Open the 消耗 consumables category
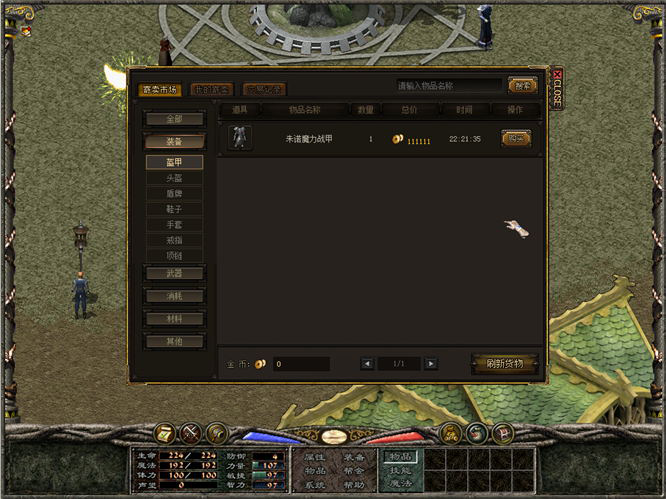The width and height of the screenshot is (666, 499). pos(175,296)
